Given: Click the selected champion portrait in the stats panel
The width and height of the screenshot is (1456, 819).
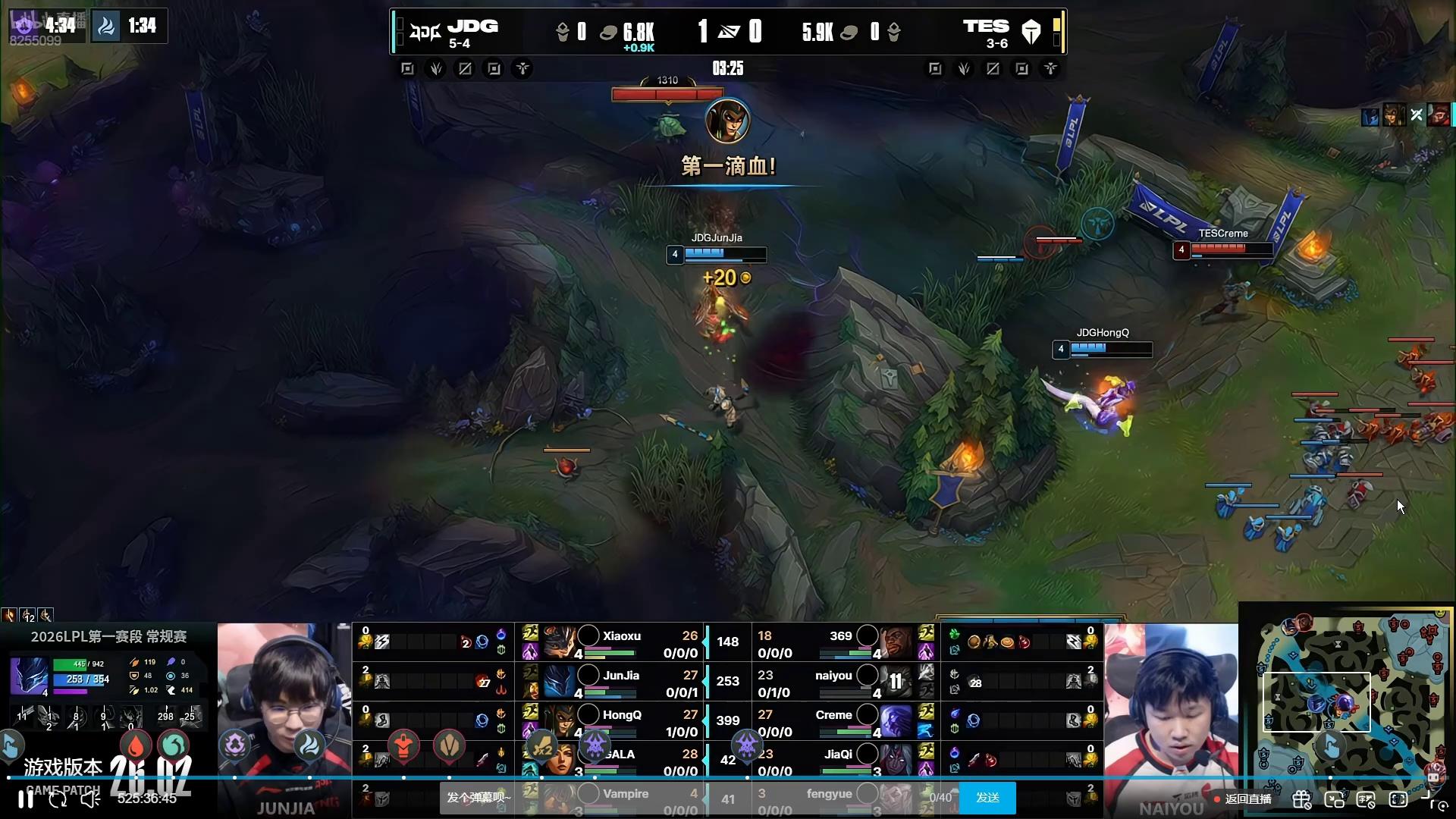Looking at the screenshot, I should click(x=29, y=675).
